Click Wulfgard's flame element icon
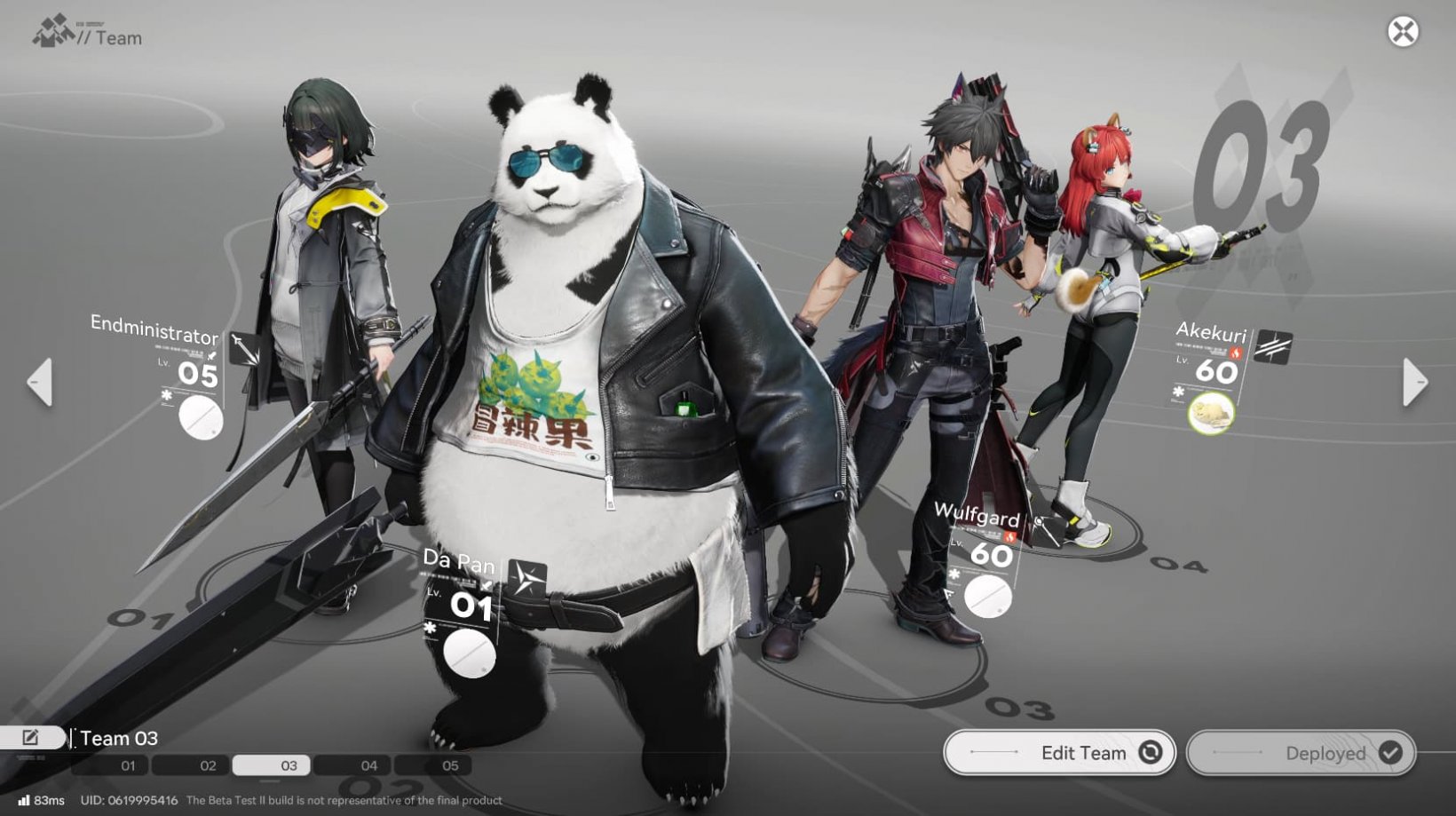The width and height of the screenshot is (1456, 816). click(x=1010, y=536)
